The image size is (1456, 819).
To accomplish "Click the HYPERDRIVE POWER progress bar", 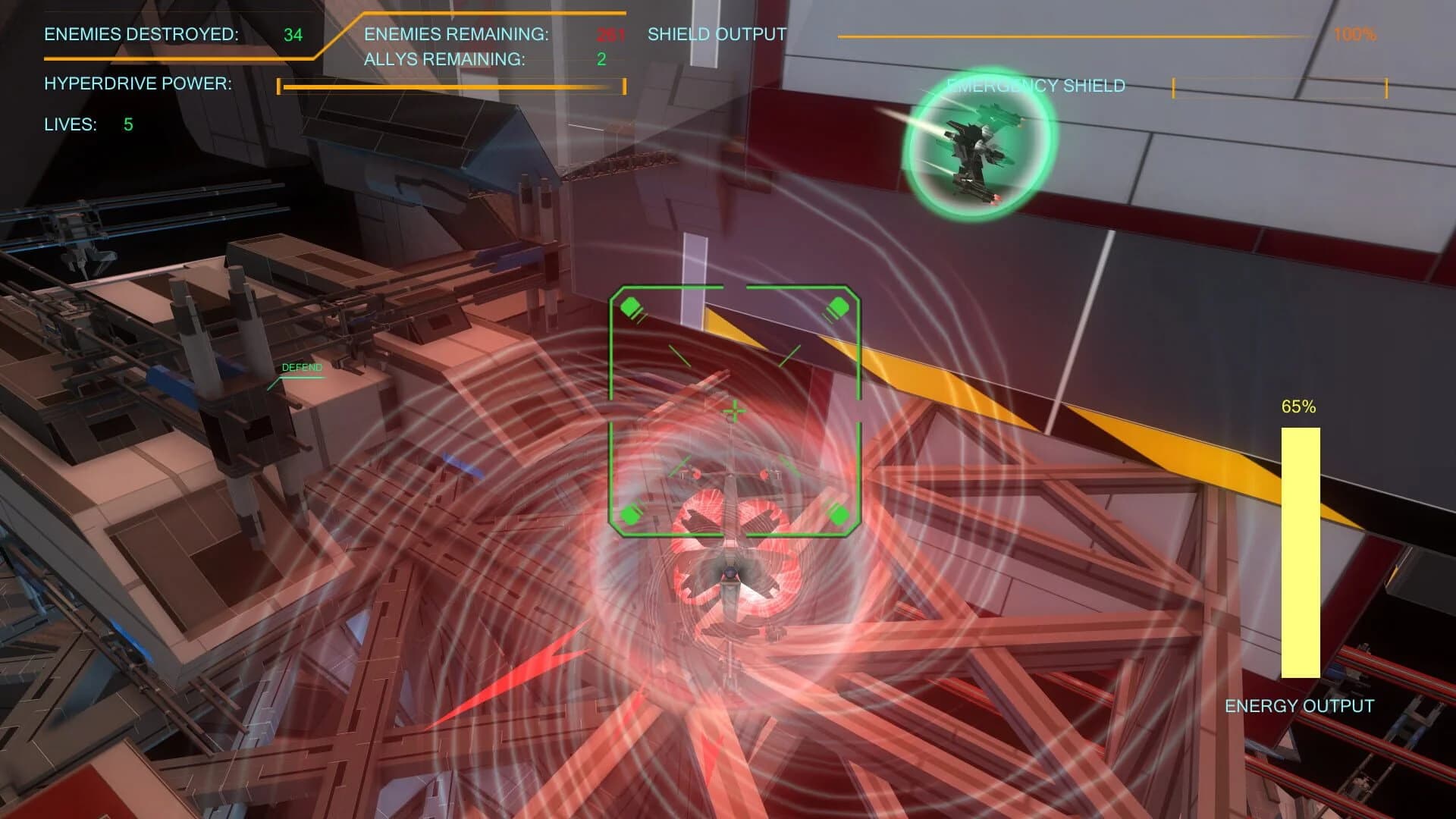I will coord(451,86).
